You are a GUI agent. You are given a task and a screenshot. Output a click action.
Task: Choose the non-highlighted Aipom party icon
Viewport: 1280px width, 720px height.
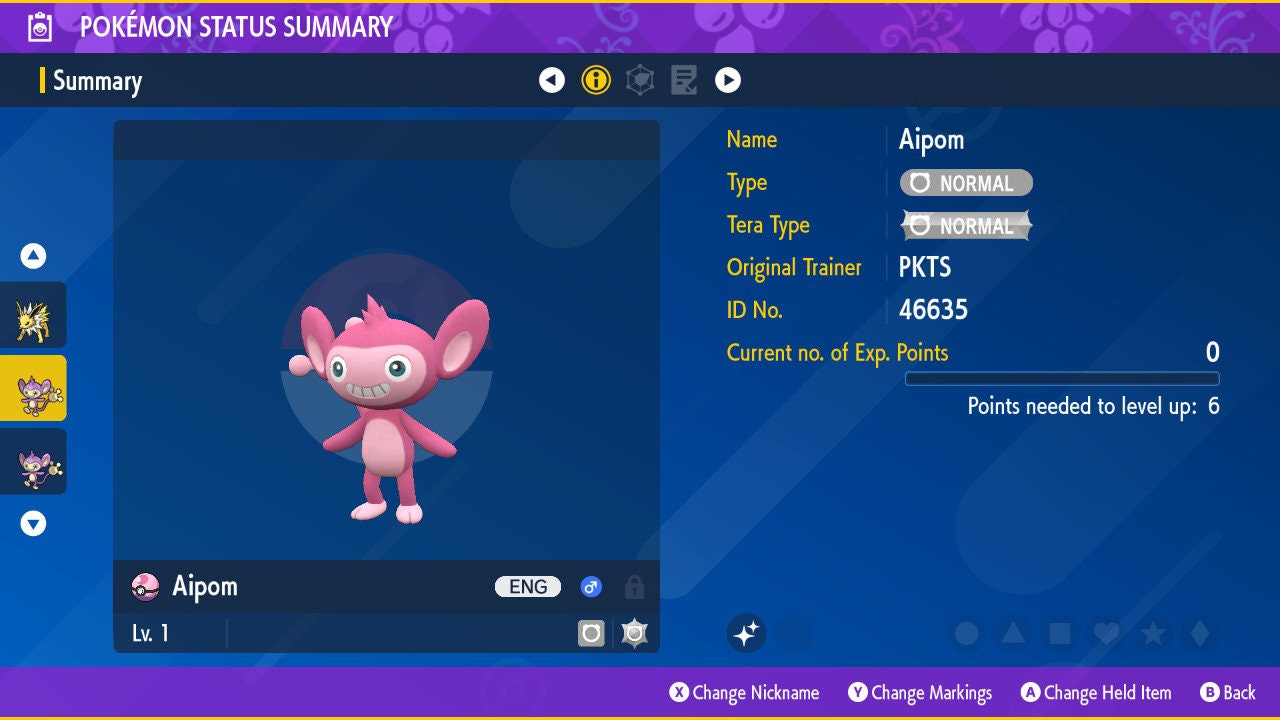(33, 461)
